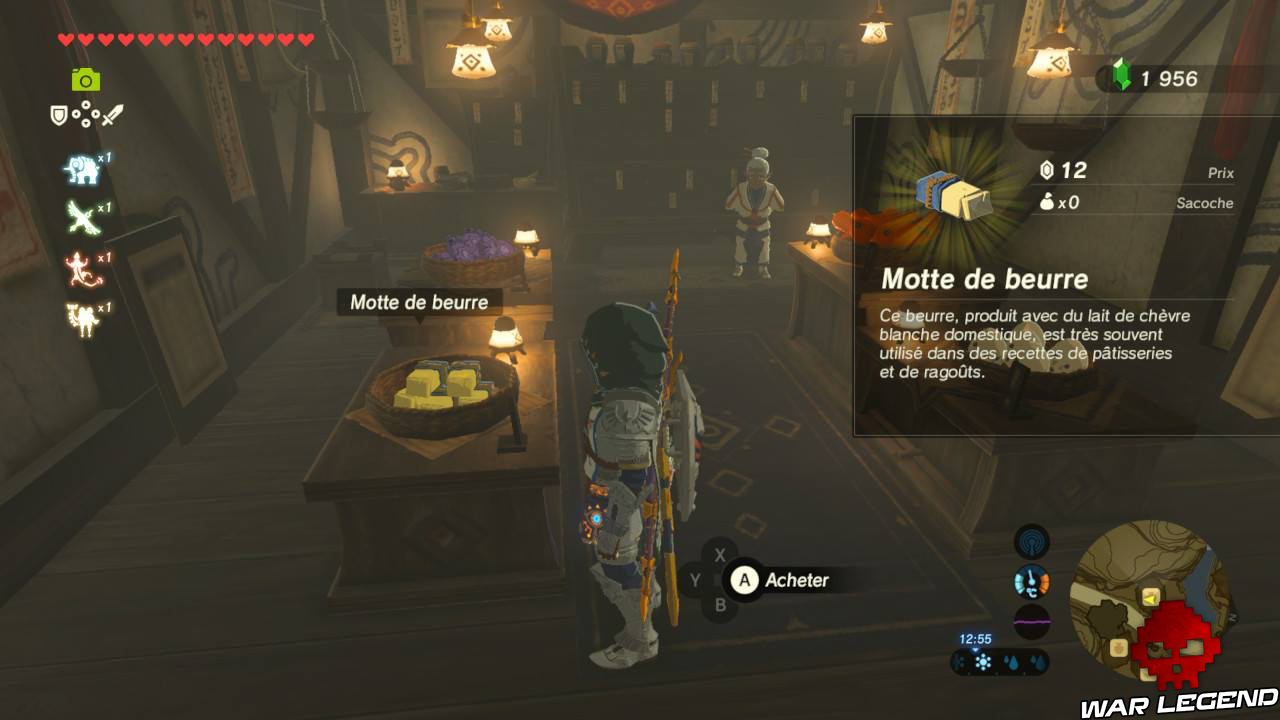Viewport: 1280px width, 720px height.
Task: Click the Sheikah rune dots icon
Action: point(86,113)
